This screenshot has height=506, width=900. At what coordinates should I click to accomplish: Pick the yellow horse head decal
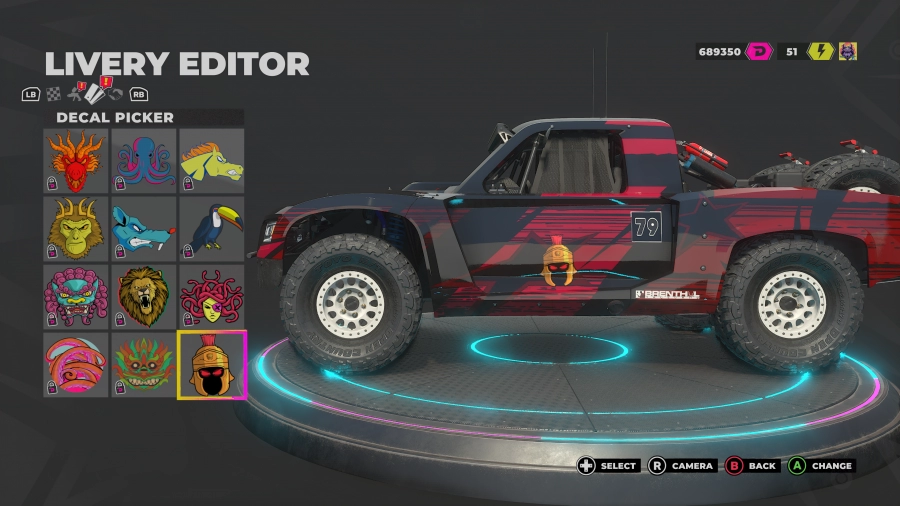211,161
